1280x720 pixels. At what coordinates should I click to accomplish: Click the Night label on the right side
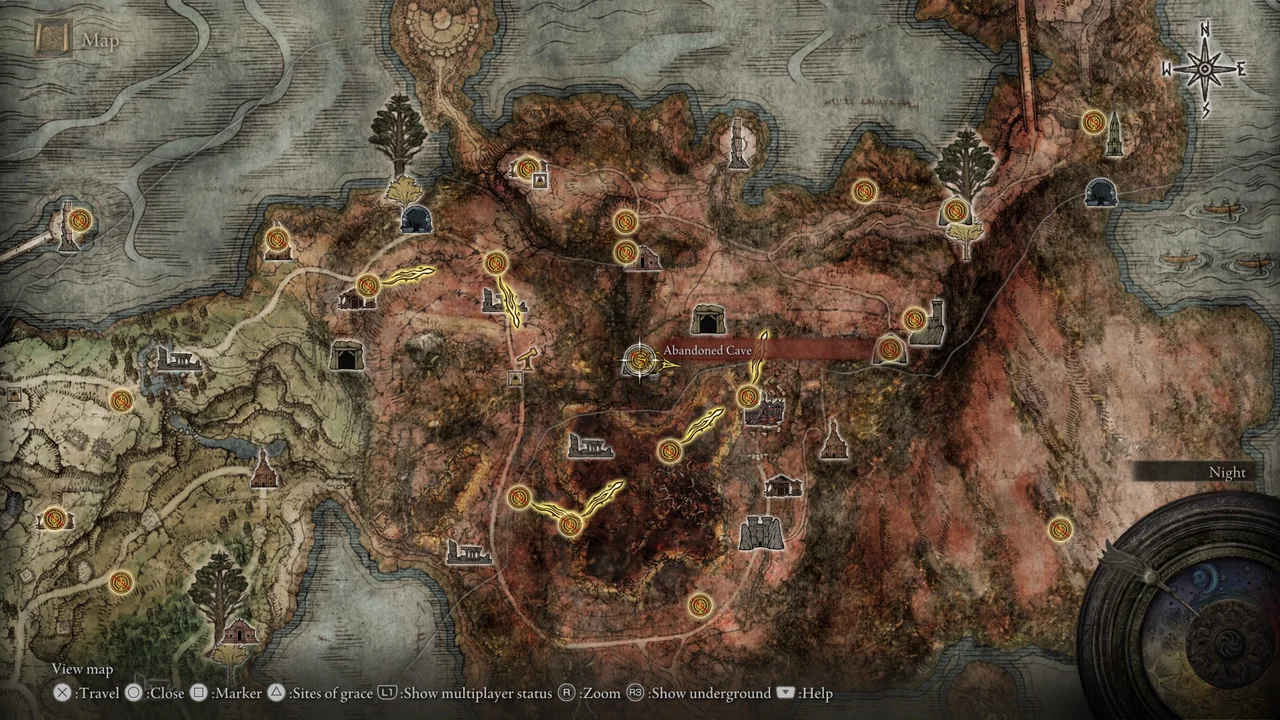coord(1227,472)
